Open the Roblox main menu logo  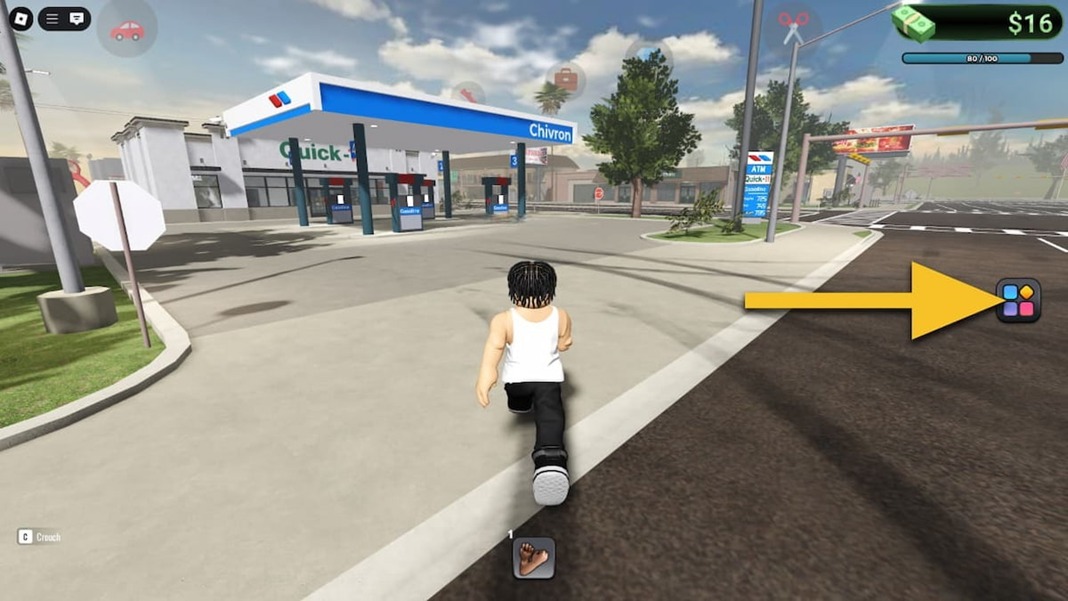pyautogui.click(x=20, y=18)
